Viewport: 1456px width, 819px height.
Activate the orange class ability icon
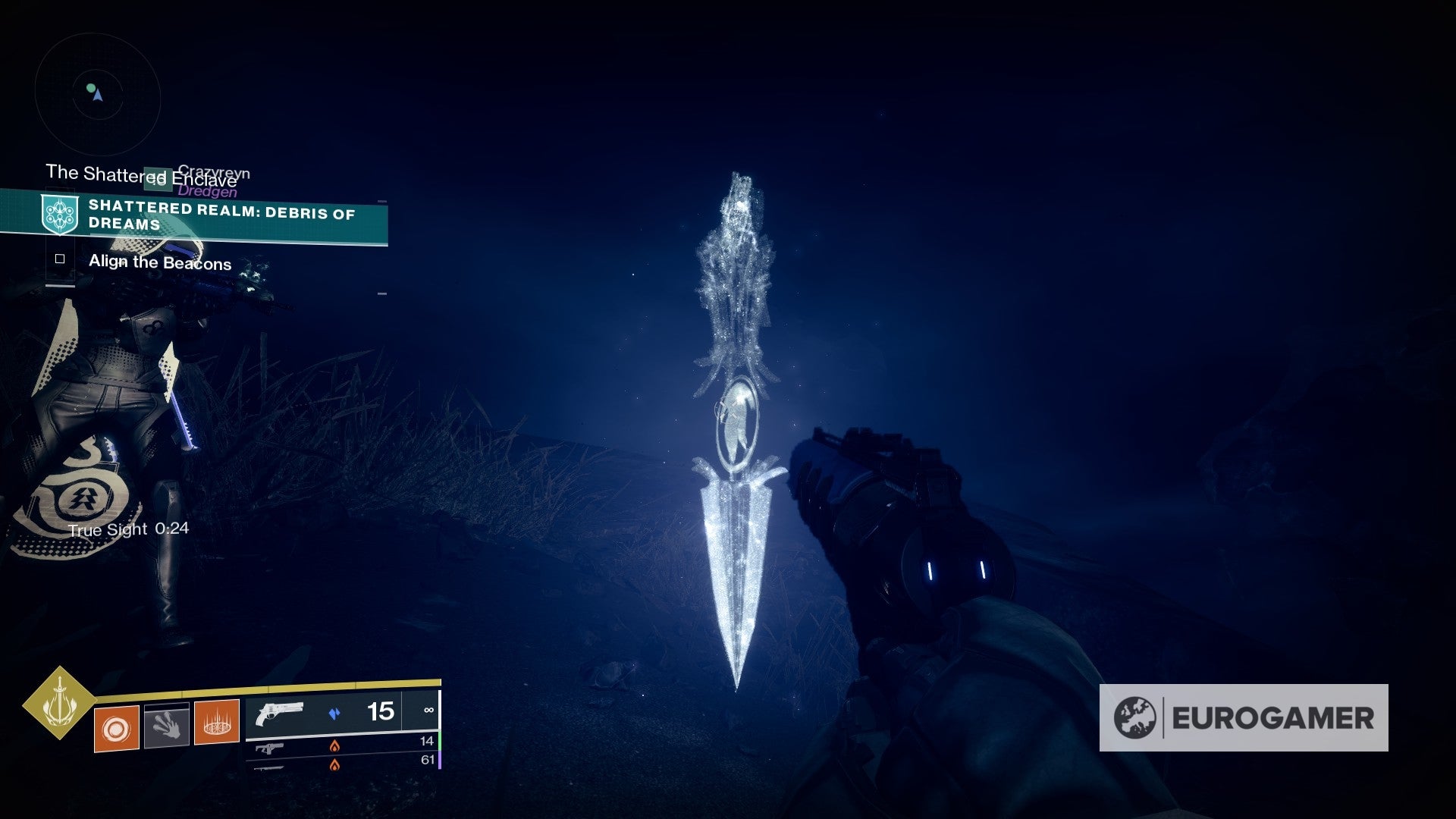(217, 722)
